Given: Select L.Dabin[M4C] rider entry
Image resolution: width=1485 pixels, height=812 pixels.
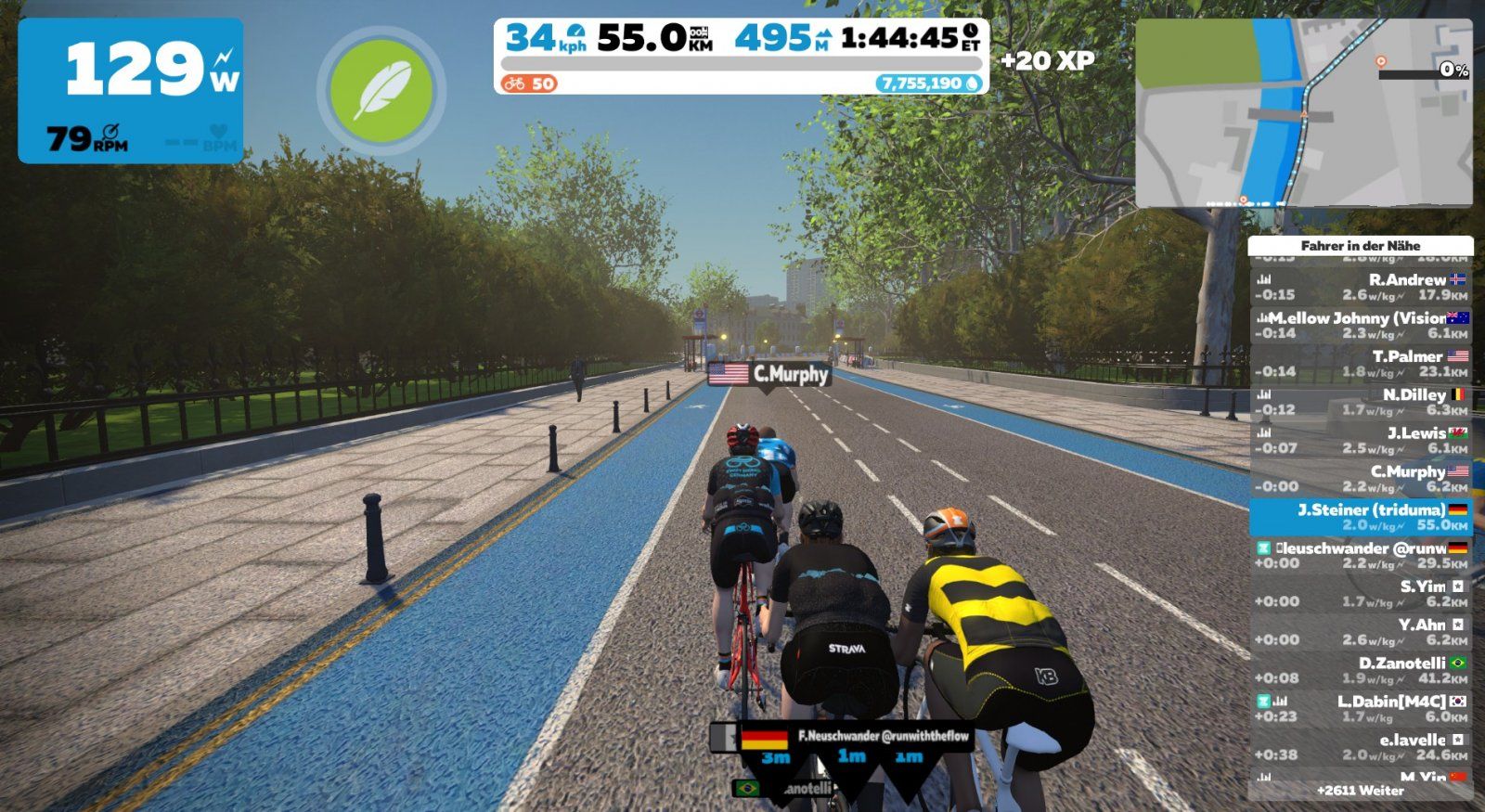Looking at the screenshot, I should pyautogui.click(x=1360, y=709).
